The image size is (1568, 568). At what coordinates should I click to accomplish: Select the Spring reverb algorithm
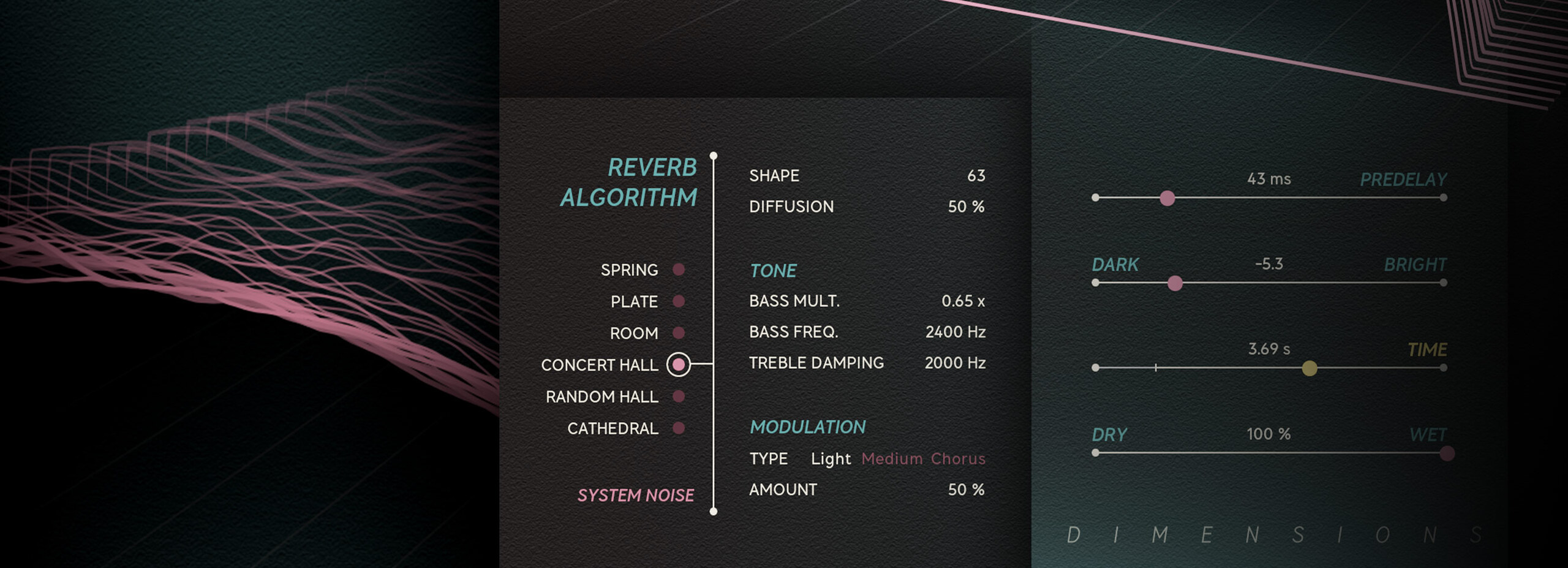(x=678, y=270)
